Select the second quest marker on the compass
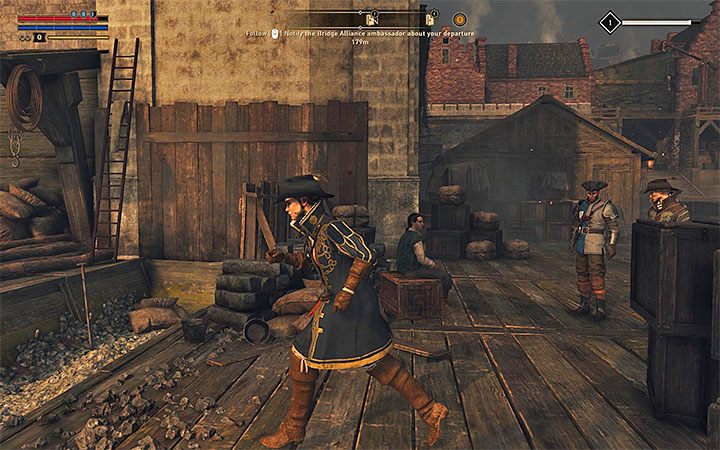Screen dimensions: 720x450 (x=431, y=18)
